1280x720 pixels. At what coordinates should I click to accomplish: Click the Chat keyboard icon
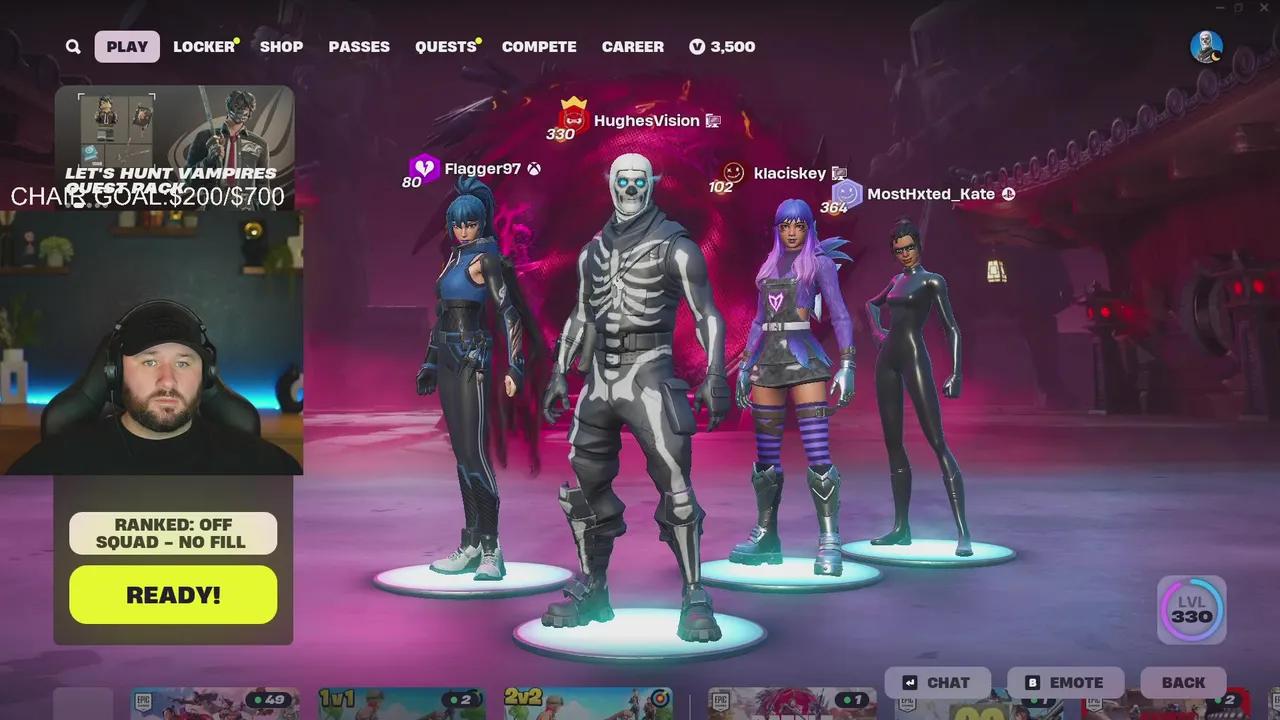point(910,682)
